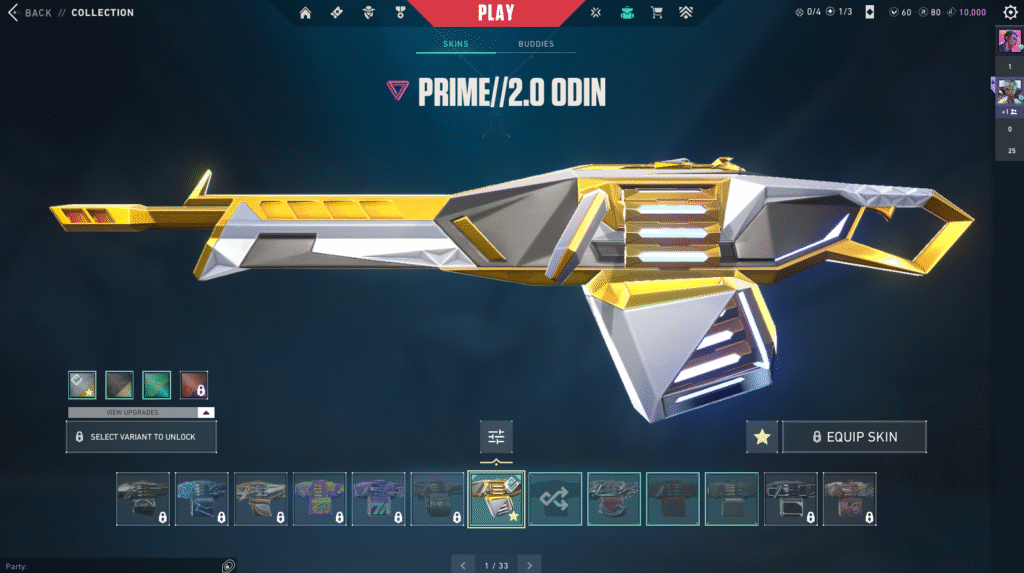Open the home screen icon
Image resolution: width=1024 pixels, height=573 pixels.
pyautogui.click(x=306, y=13)
